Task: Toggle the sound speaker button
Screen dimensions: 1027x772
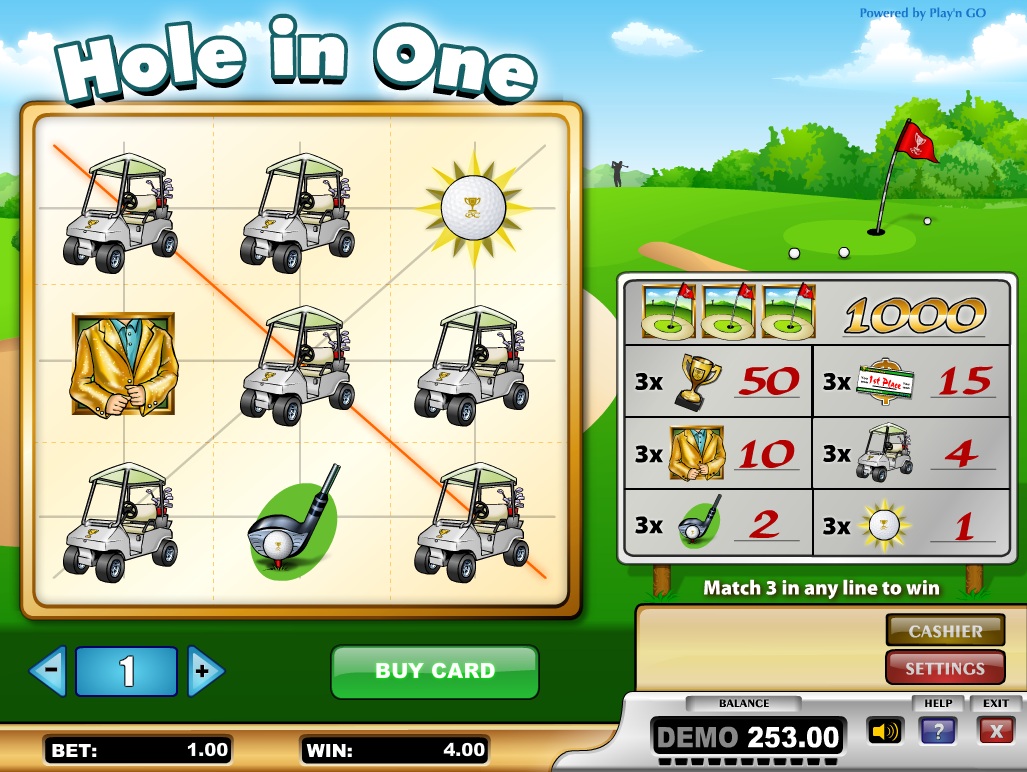Action: (885, 731)
